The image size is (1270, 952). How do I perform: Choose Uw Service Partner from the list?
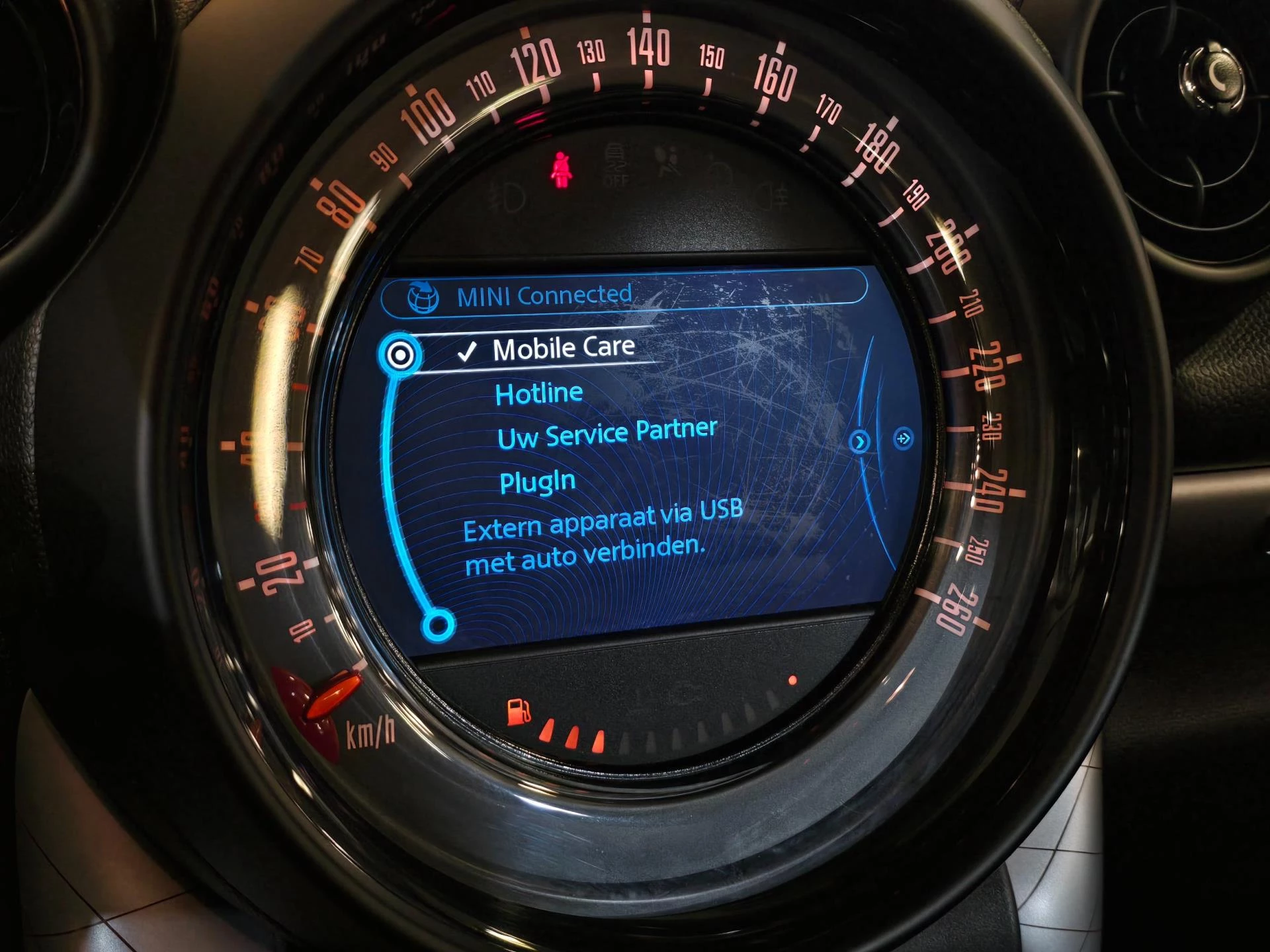tap(607, 434)
